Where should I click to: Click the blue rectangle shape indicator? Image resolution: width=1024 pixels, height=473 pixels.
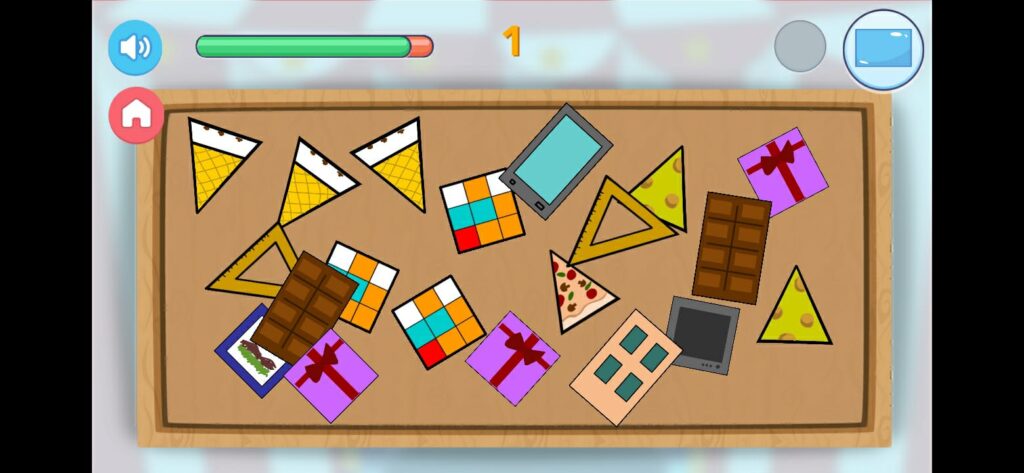pos(883,49)
